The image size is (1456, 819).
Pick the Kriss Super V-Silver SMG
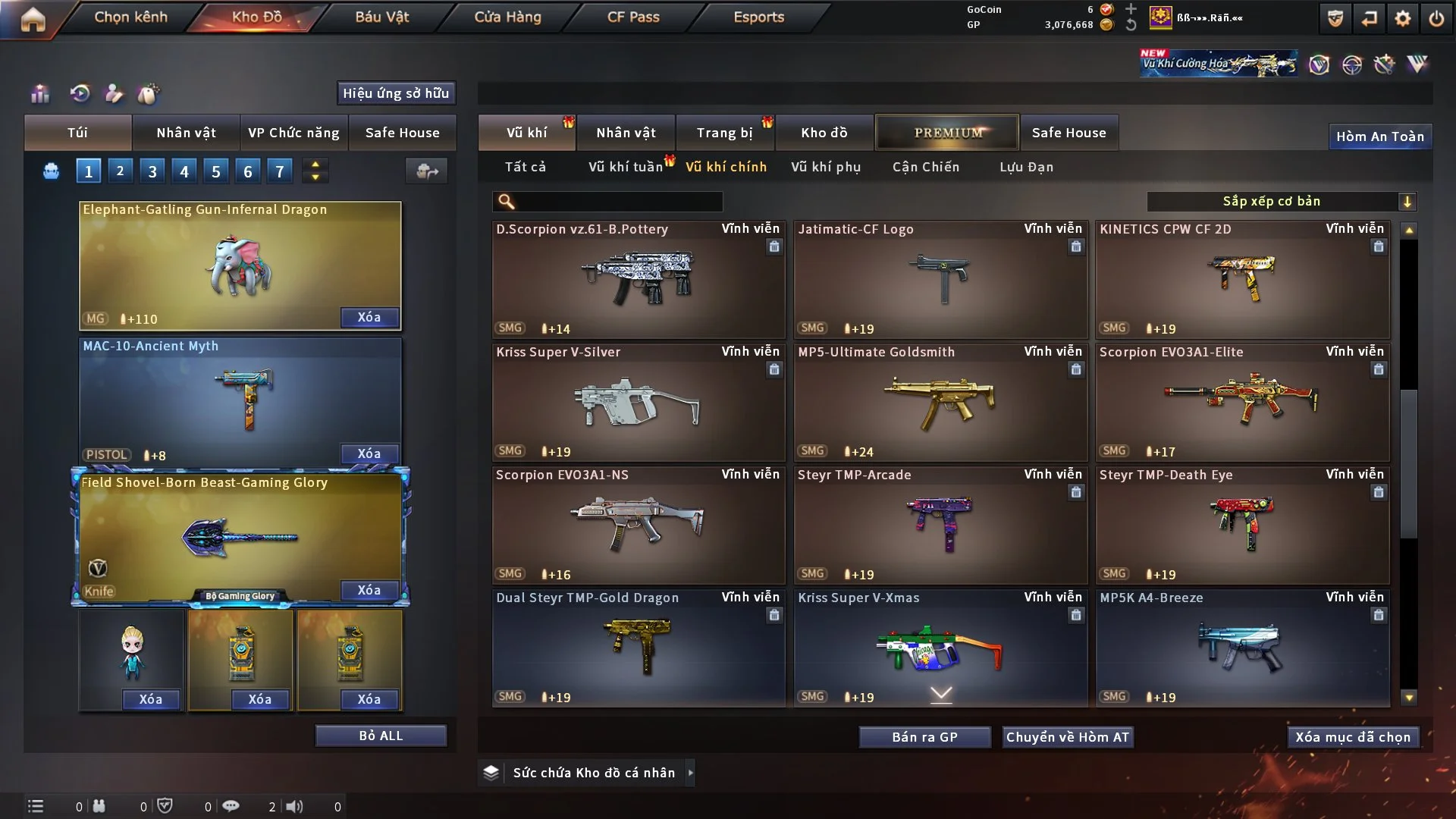[x=638, y=402]
